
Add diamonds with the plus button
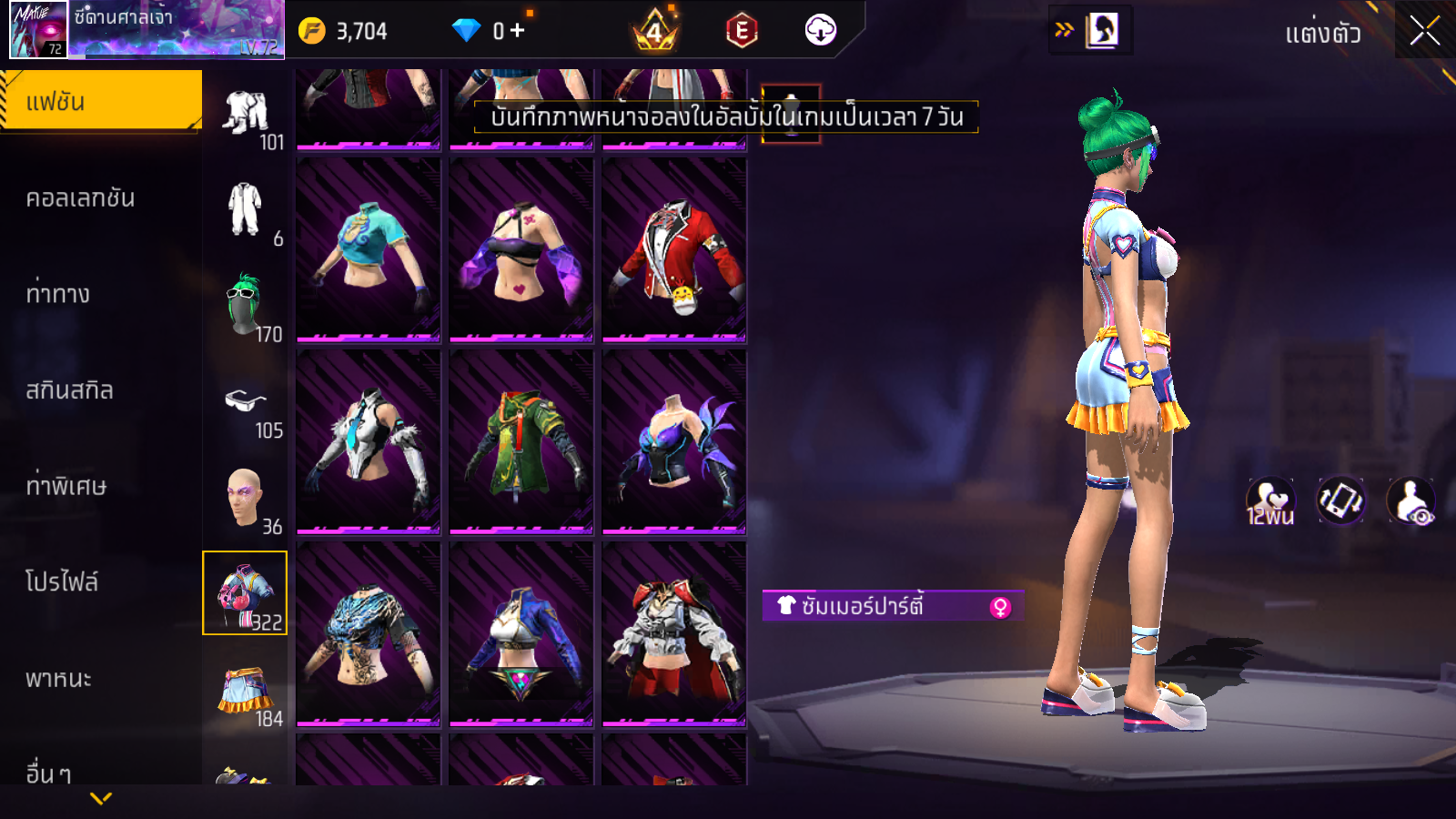tap(517, 31)
